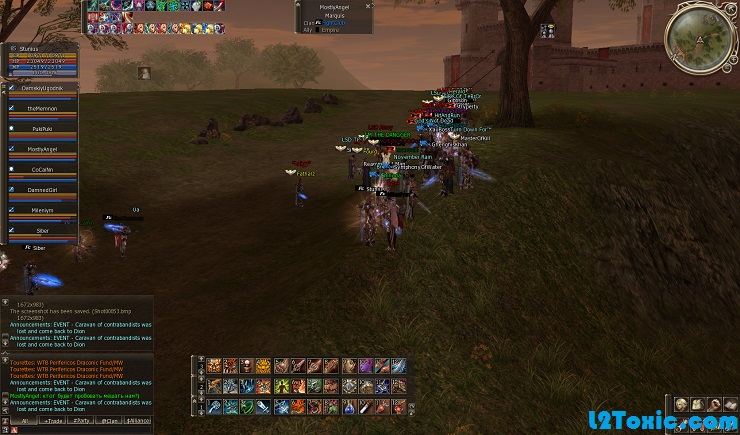Select party member DamnedGirl
Viewport: 740px width, 435px height.
click(x=42, y=190)
